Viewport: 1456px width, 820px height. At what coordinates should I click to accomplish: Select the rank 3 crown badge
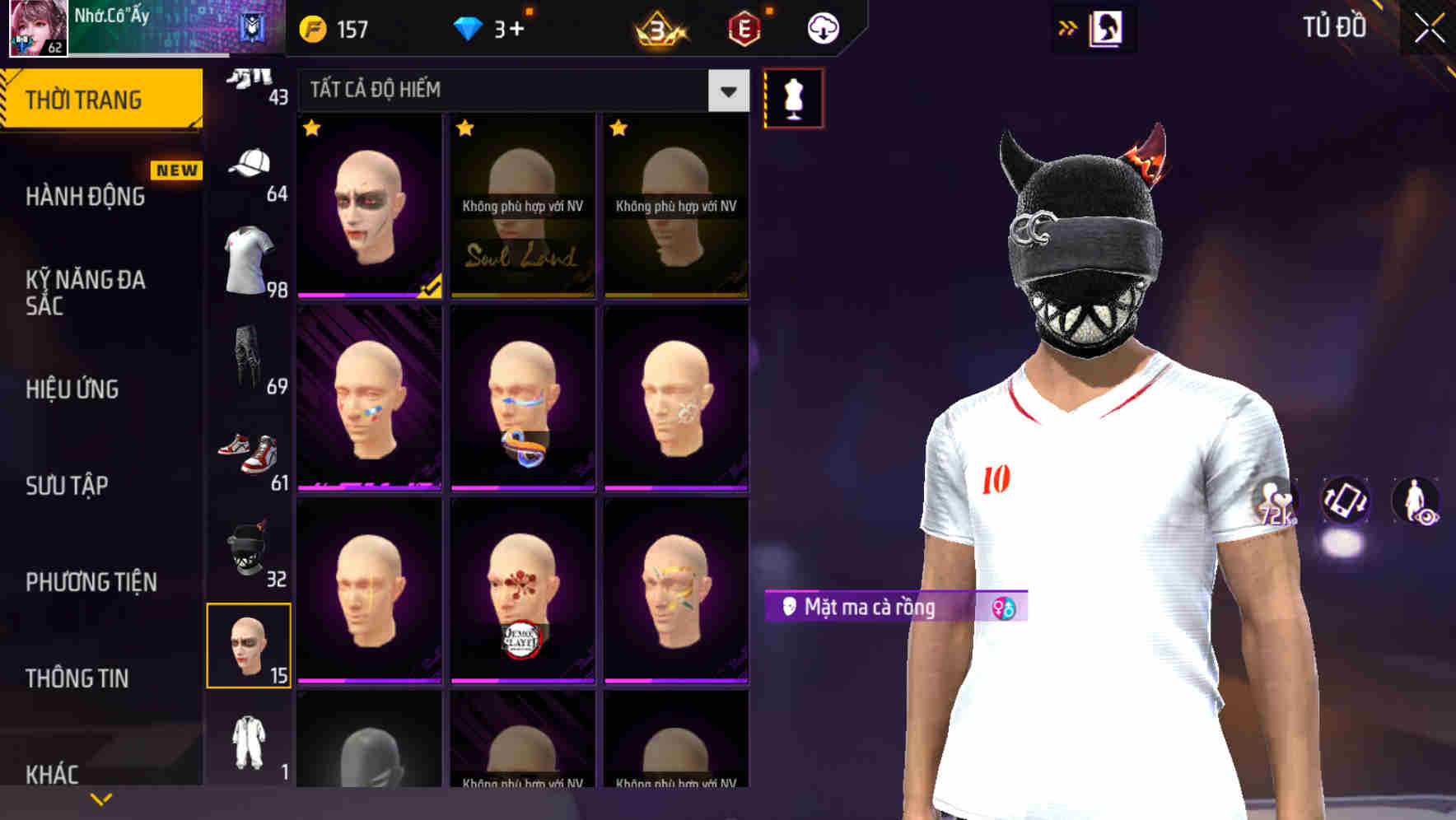click(x=659, y=27)
